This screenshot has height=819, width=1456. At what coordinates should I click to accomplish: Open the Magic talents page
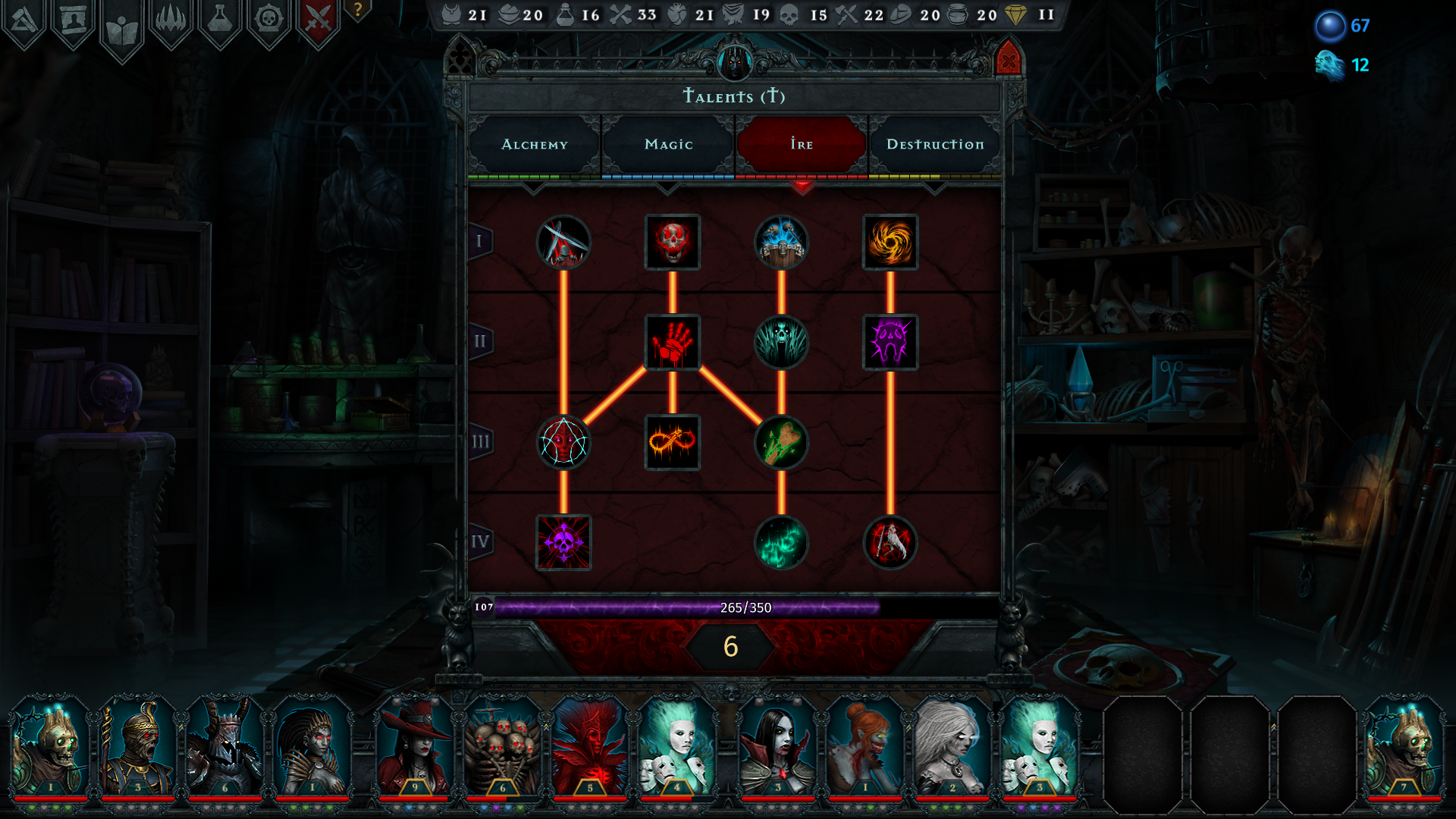[667, 144]
